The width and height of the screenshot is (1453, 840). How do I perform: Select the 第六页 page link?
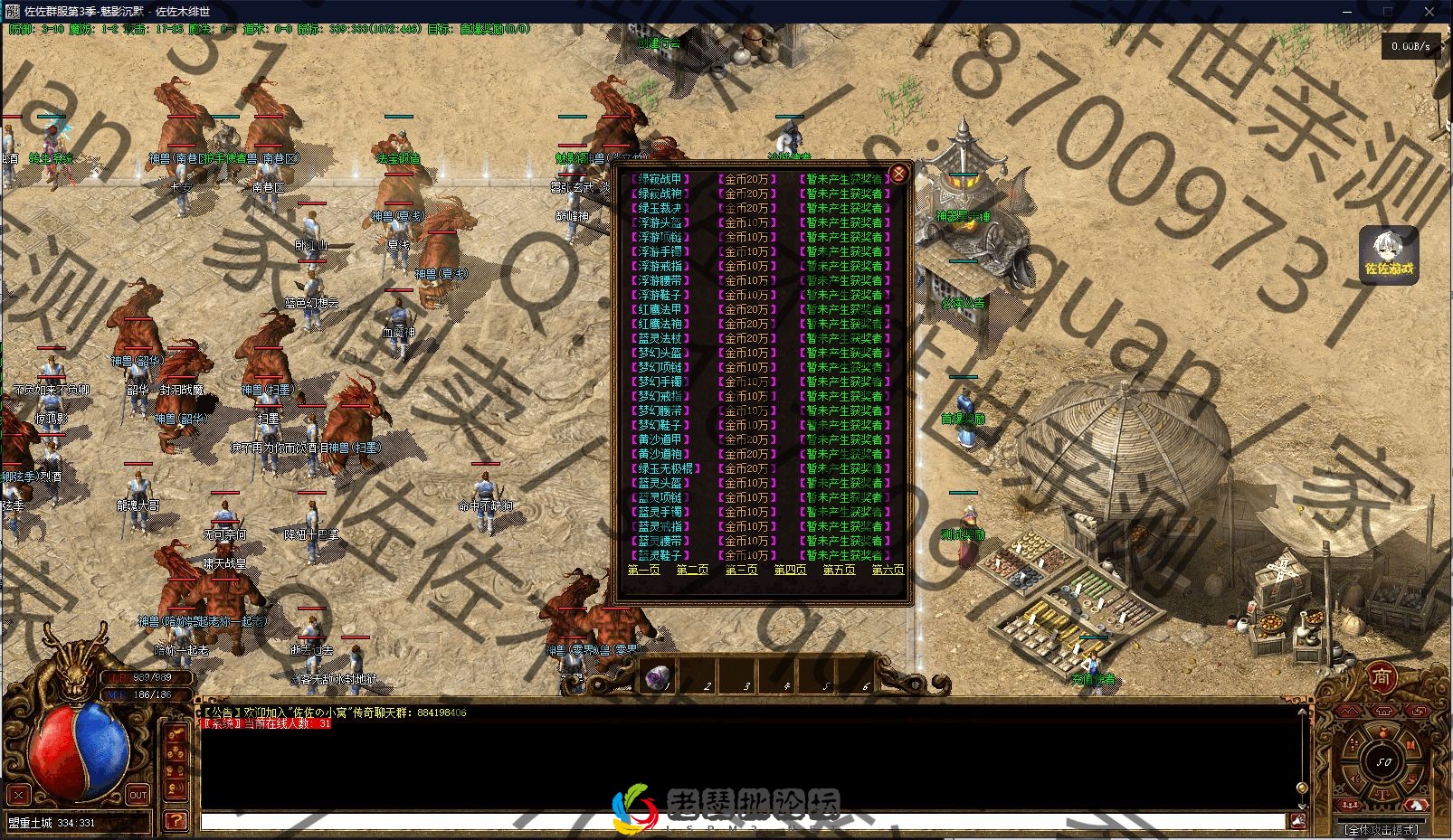(x=888, y=570)
